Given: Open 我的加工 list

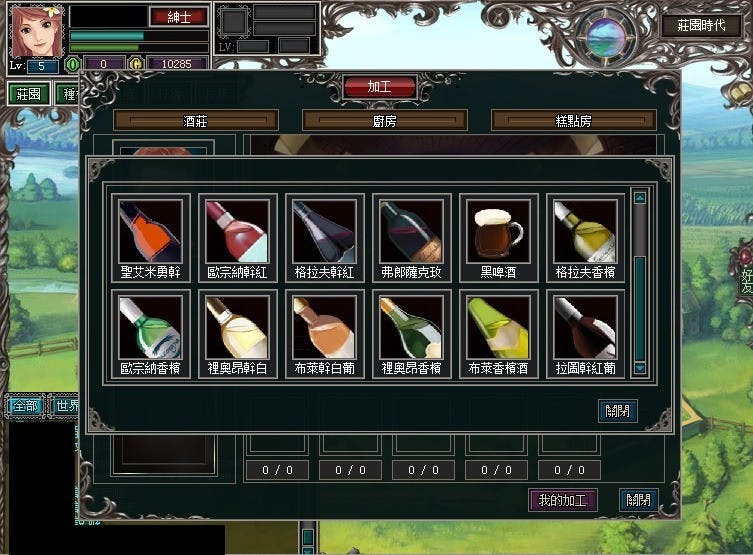Looking at the screenshot, I should click(x=562, y=500).
